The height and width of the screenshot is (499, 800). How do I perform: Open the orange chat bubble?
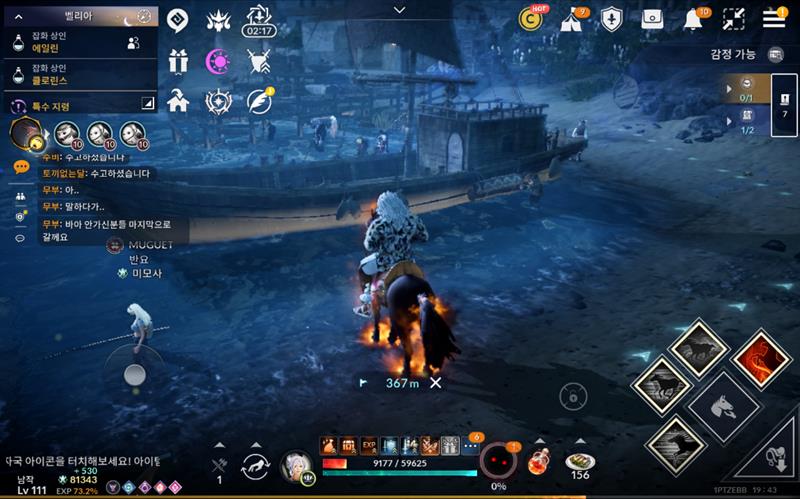pos(21,167)
